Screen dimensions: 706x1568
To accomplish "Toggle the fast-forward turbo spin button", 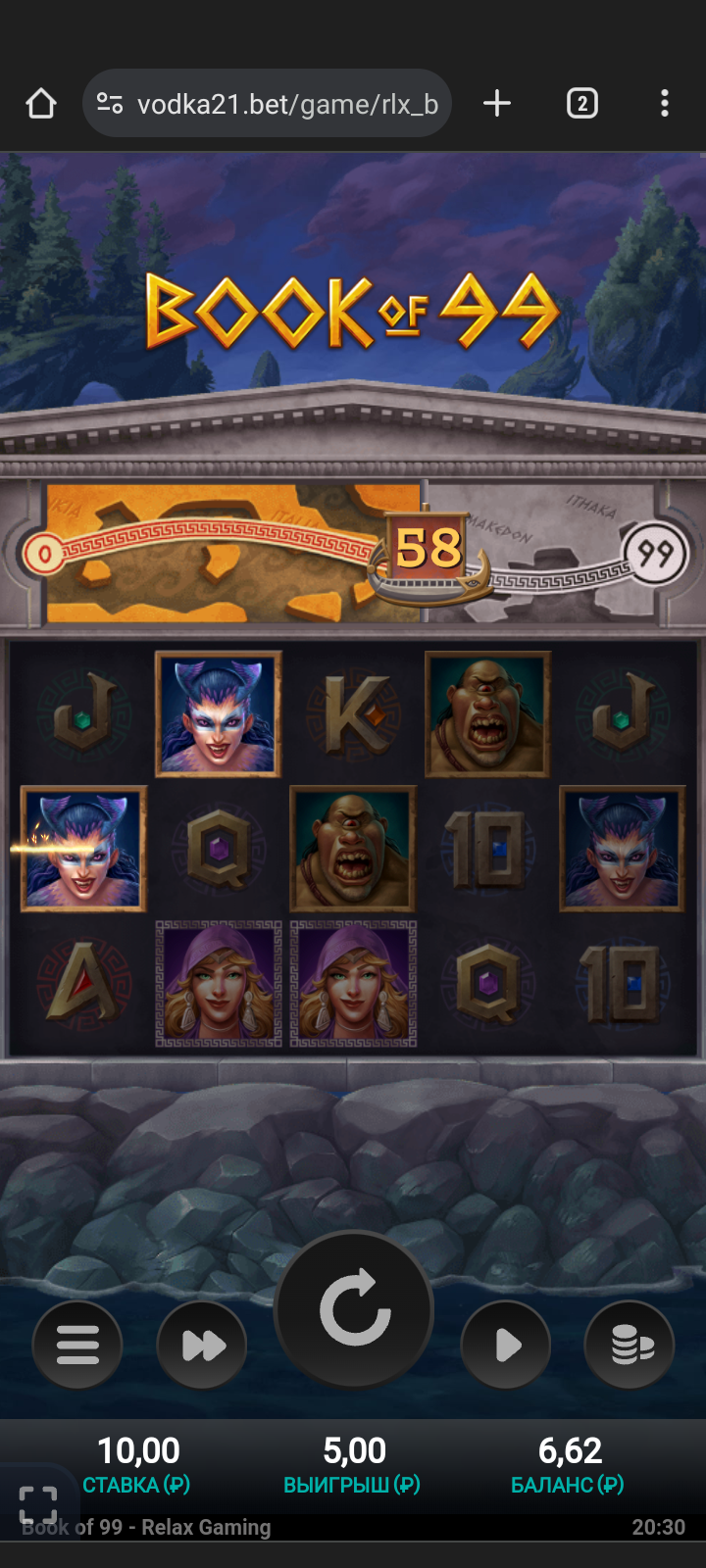I will coord(202,1345).
